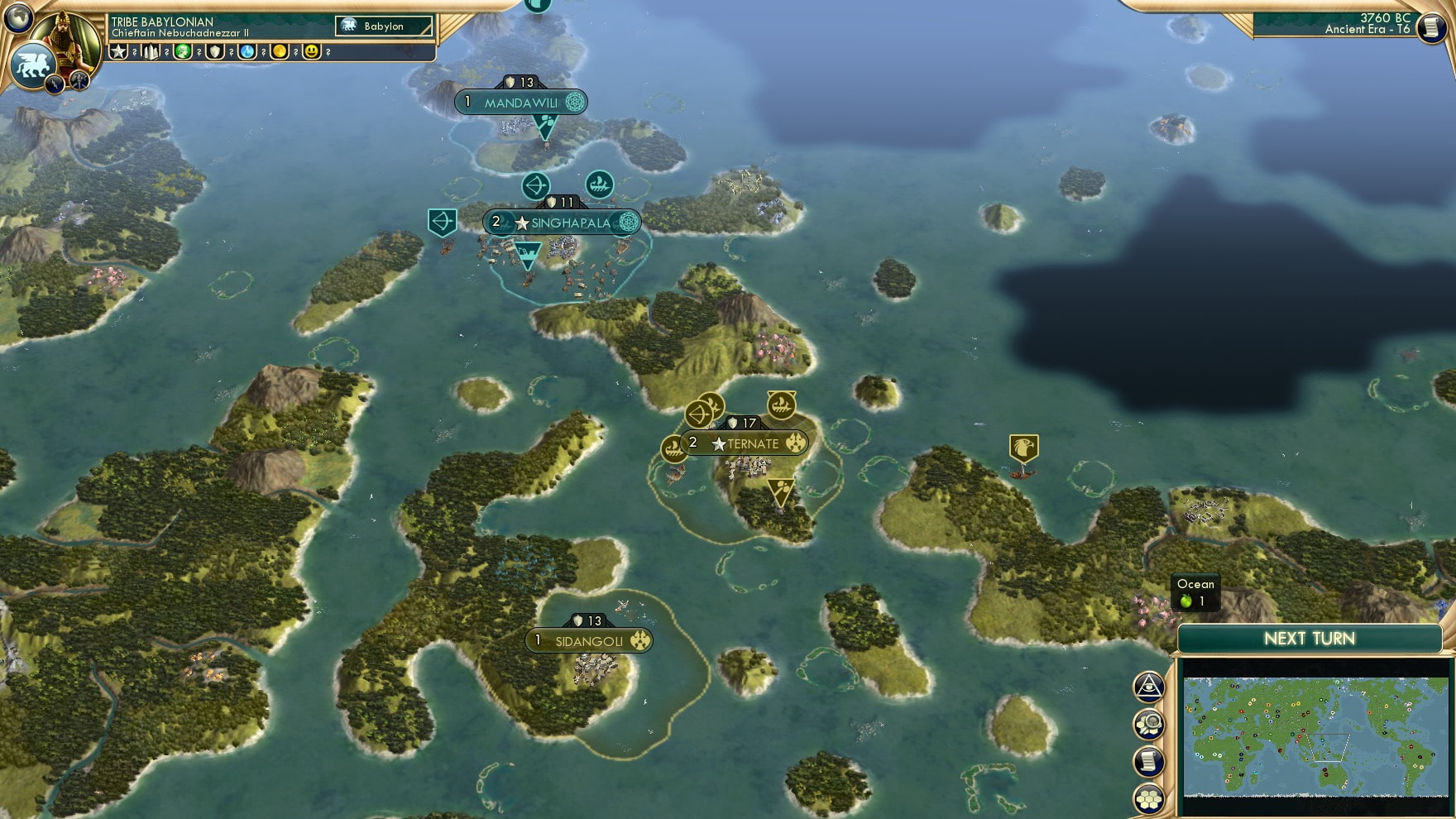This screenshot has height=819, width=1456.
Task: Click the Sidangoli city banner
Action: (587, 639)
